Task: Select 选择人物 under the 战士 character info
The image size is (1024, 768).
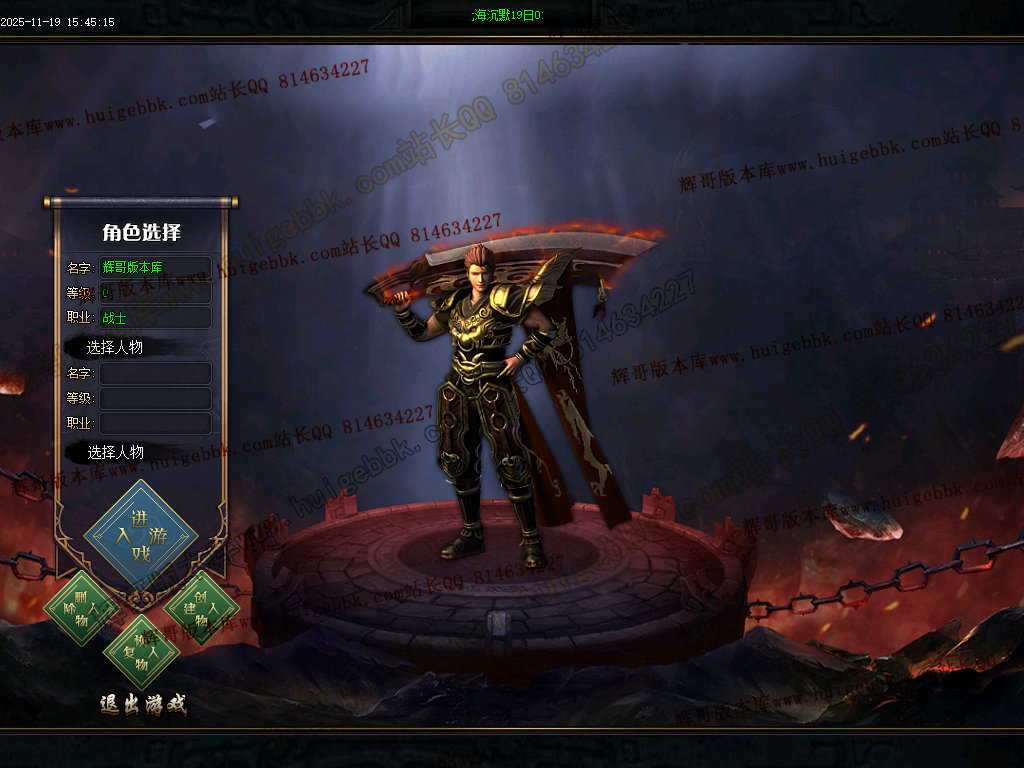Action: click(x=115, y=347)
